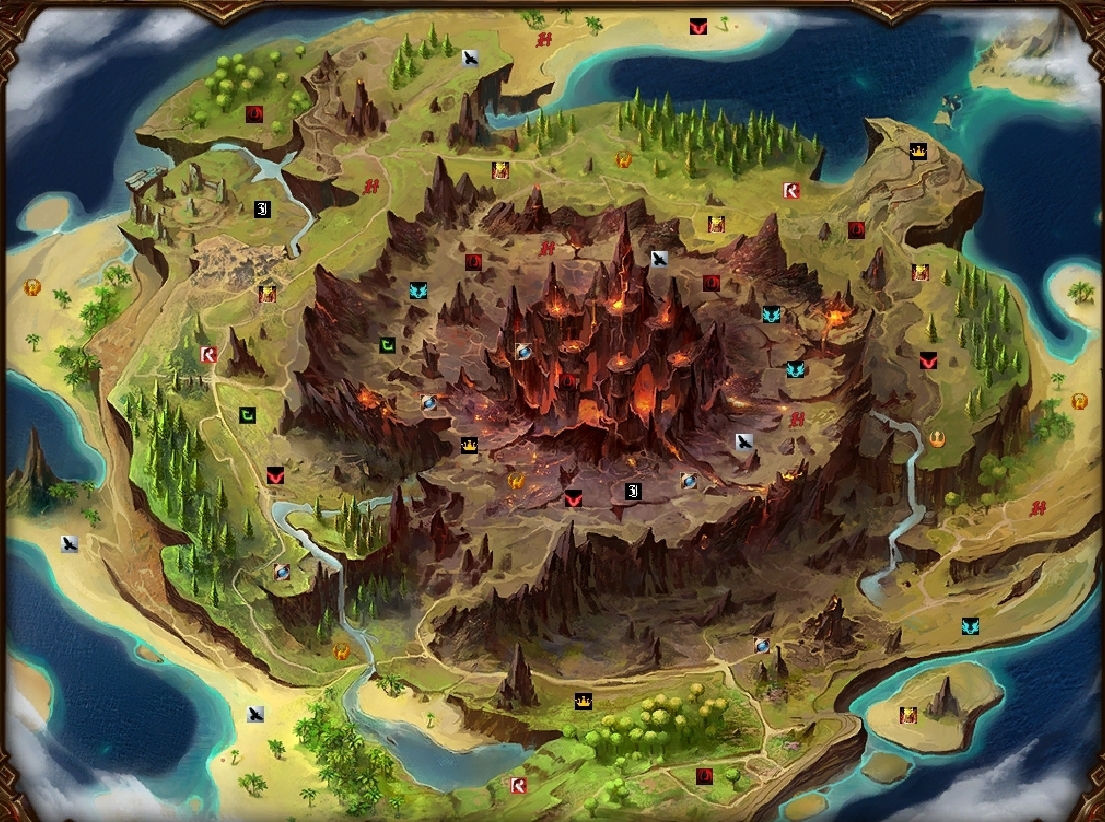Choose the warrior portrait marker on the small island
This screenshot has width=1105, height=822.
(x=908, y=715)
